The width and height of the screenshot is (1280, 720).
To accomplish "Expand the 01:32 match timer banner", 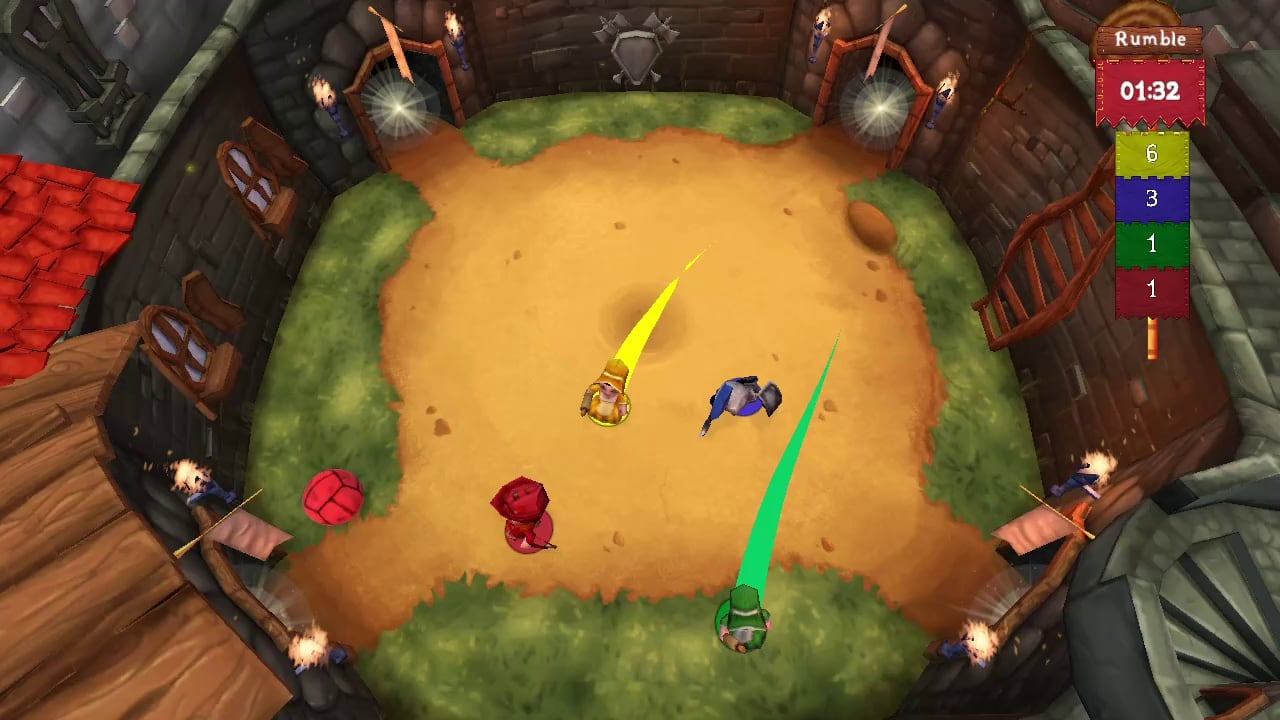I will 1146,89.
